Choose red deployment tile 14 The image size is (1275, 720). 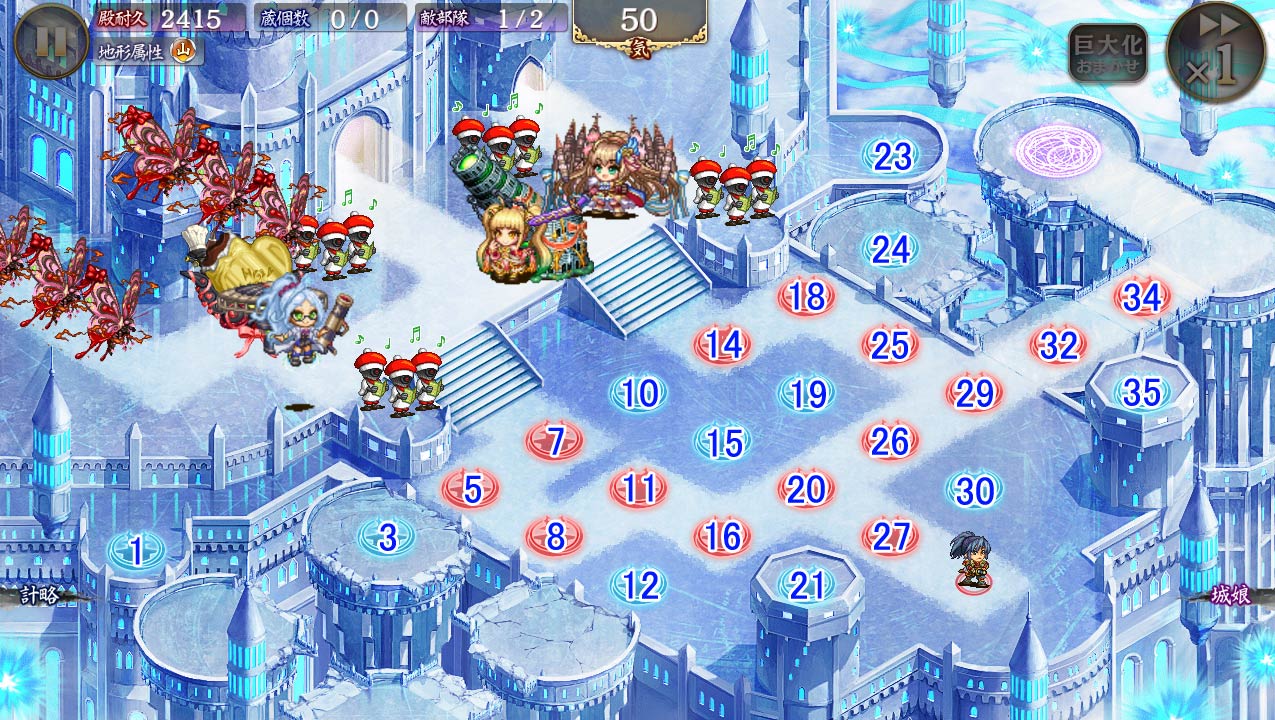coord(724,345)
